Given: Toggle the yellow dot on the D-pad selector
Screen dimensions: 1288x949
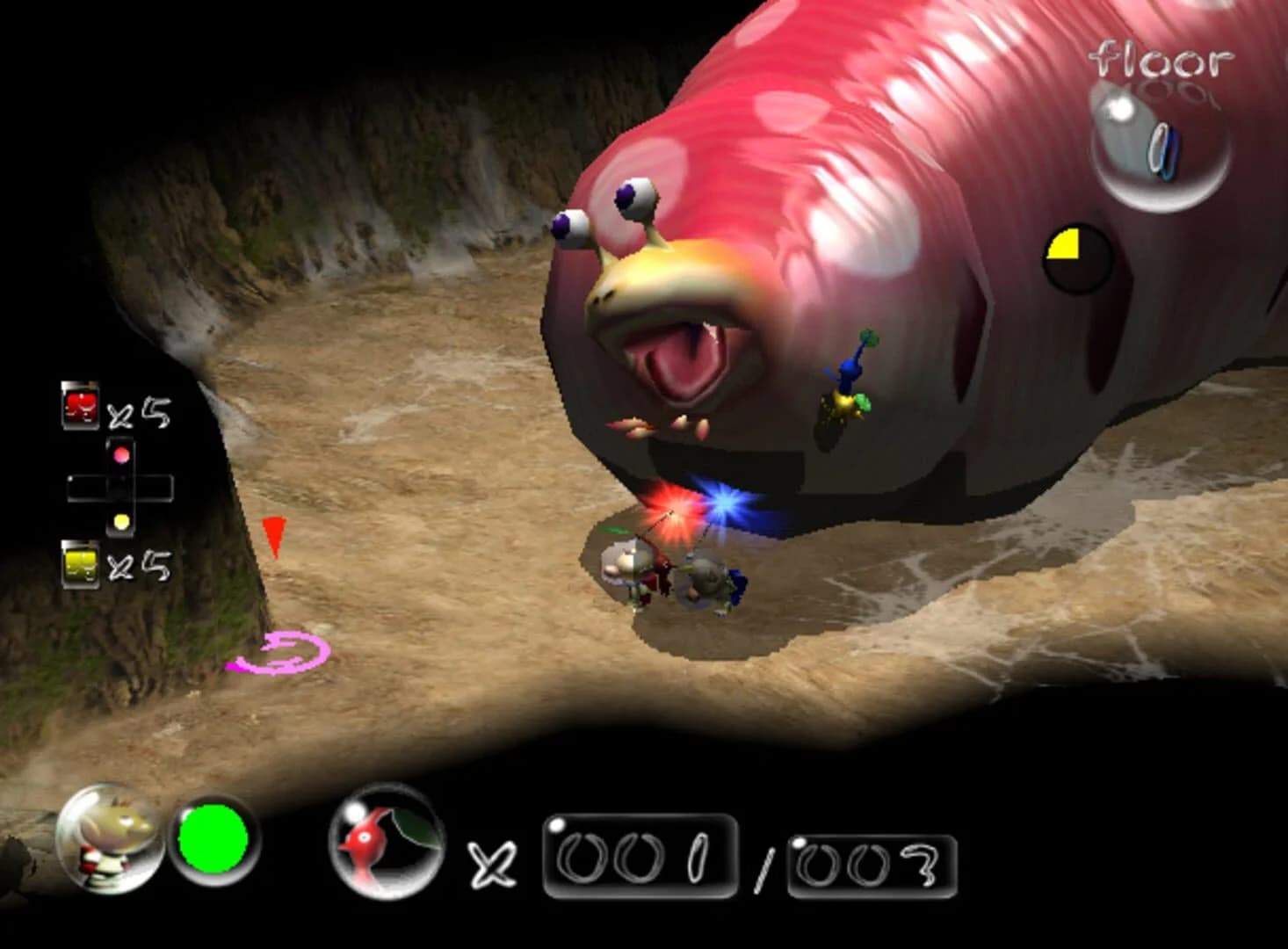Looking at the screenshot, I should click(x=121, y=521).
